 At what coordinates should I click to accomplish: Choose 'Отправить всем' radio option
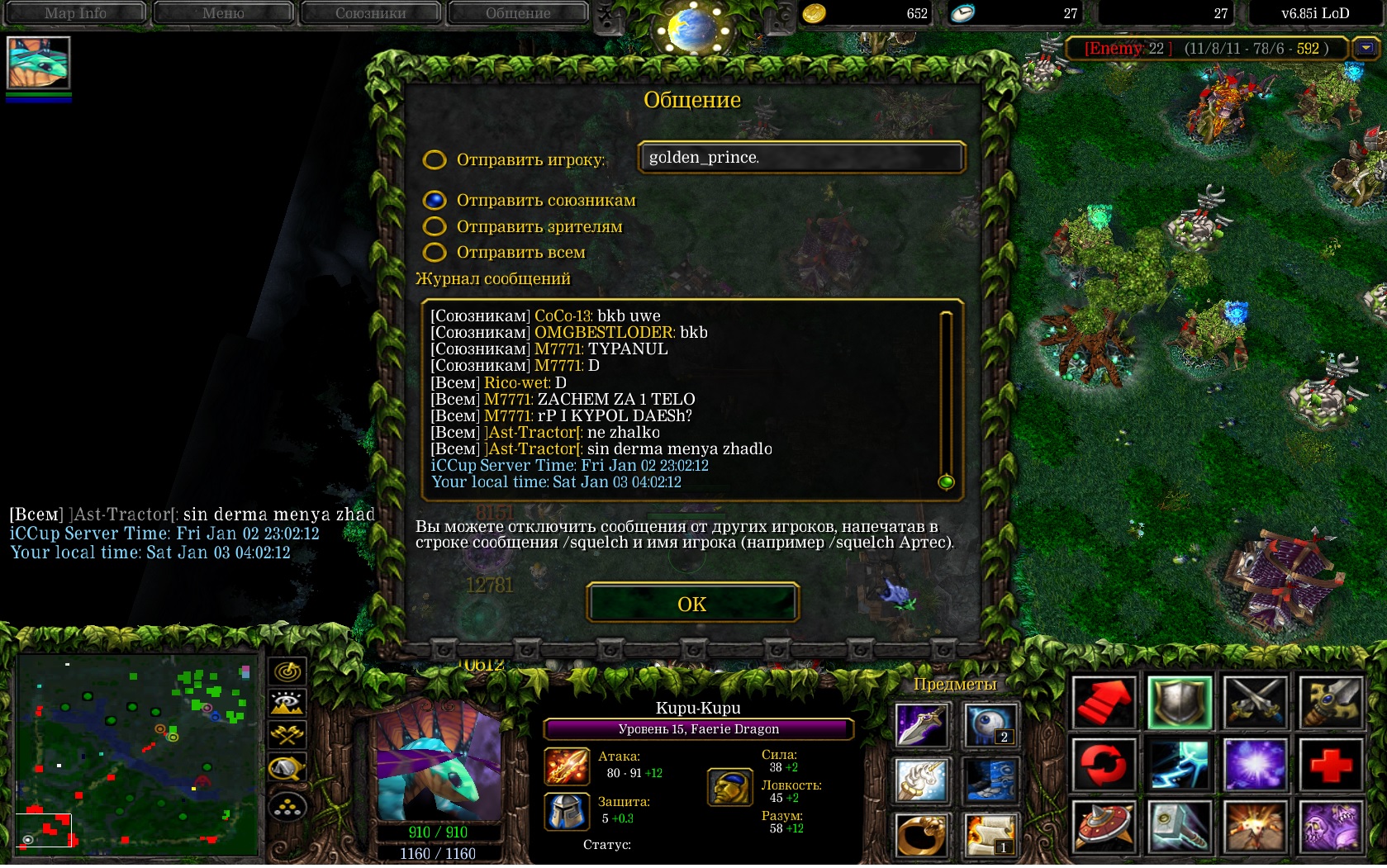[435, 252]
